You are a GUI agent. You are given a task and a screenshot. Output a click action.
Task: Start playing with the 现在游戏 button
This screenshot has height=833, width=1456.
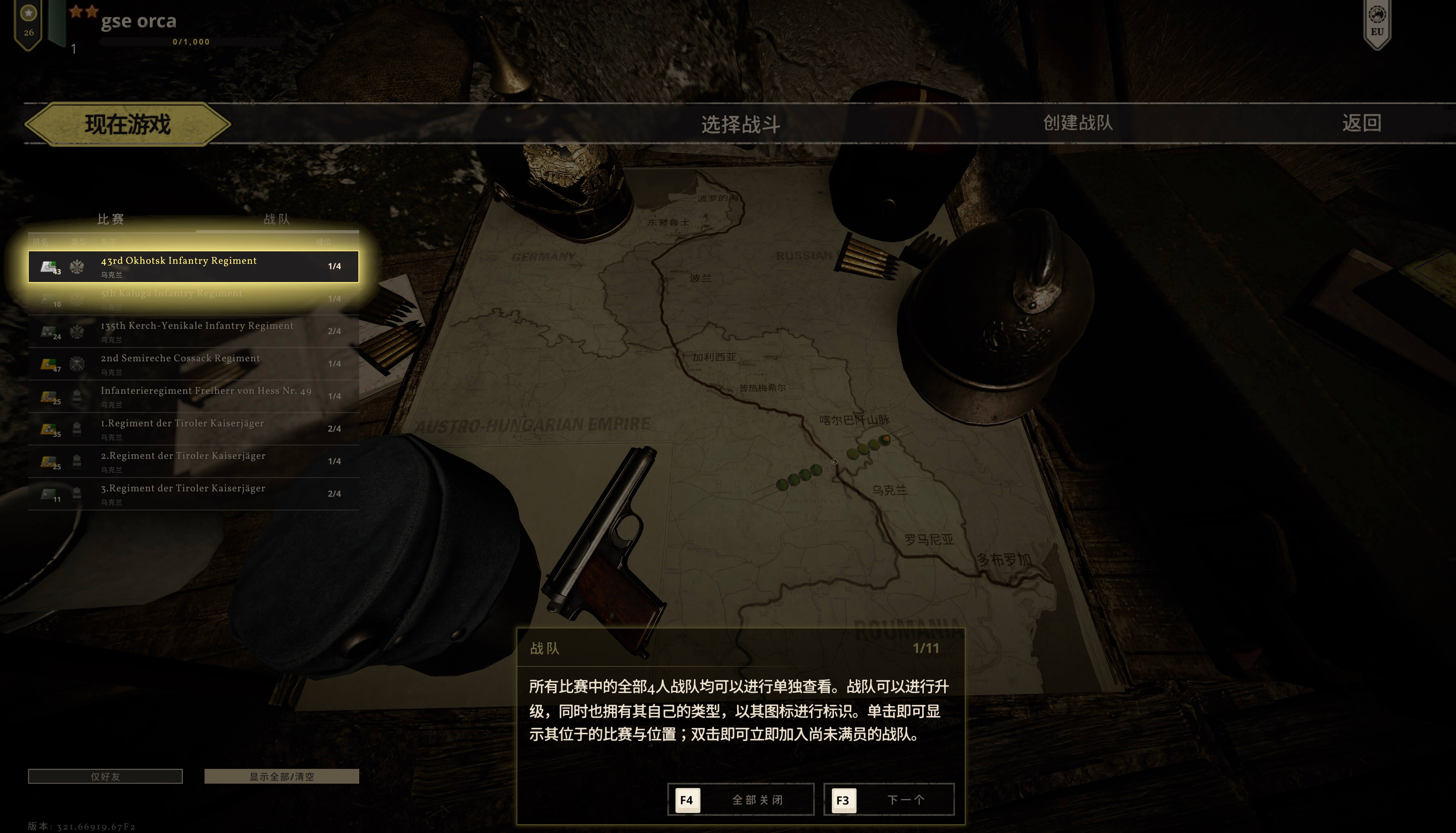(128, 124)
